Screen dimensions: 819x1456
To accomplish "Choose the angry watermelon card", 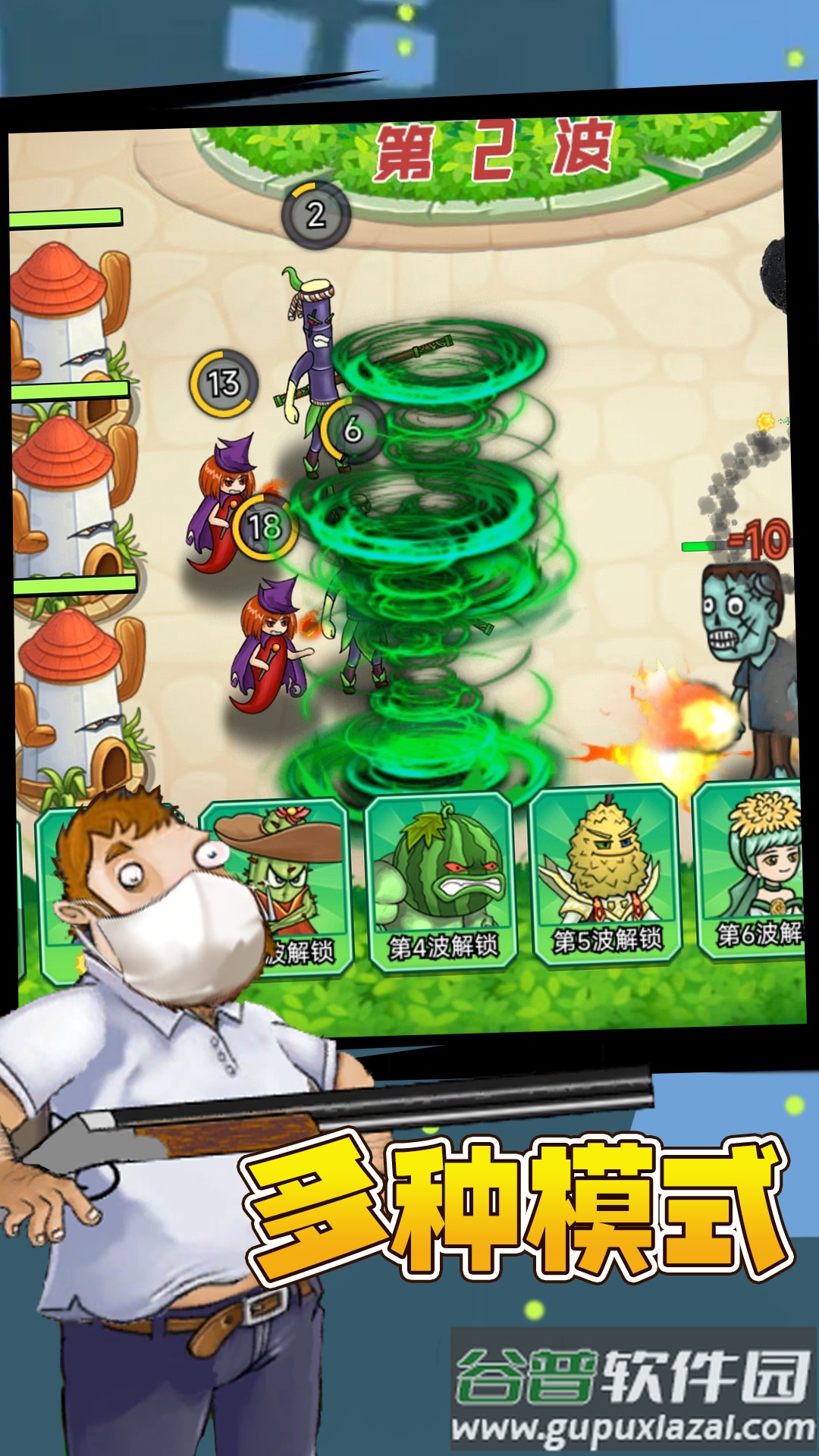I will pyautogui.click(x=441, y=880).
